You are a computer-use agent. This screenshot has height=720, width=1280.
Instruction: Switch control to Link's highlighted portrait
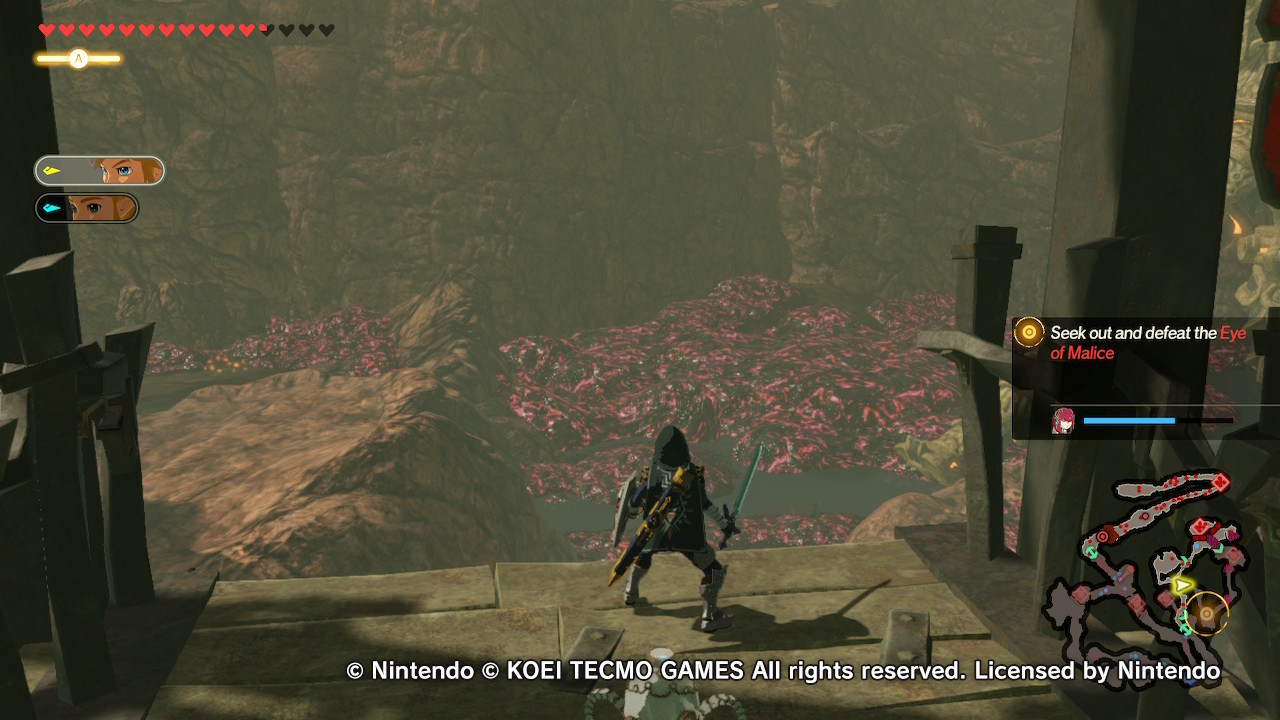[x=118, y=170]
